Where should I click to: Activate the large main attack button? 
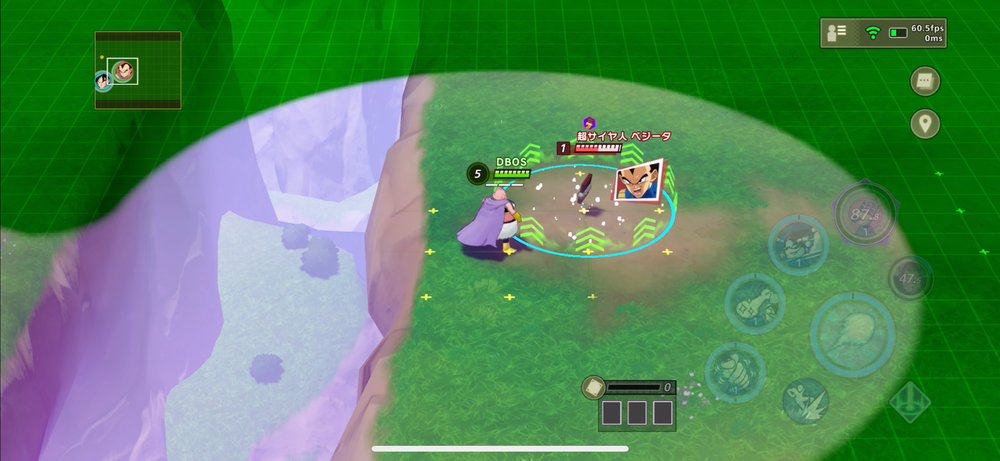[x=851, y=334]
